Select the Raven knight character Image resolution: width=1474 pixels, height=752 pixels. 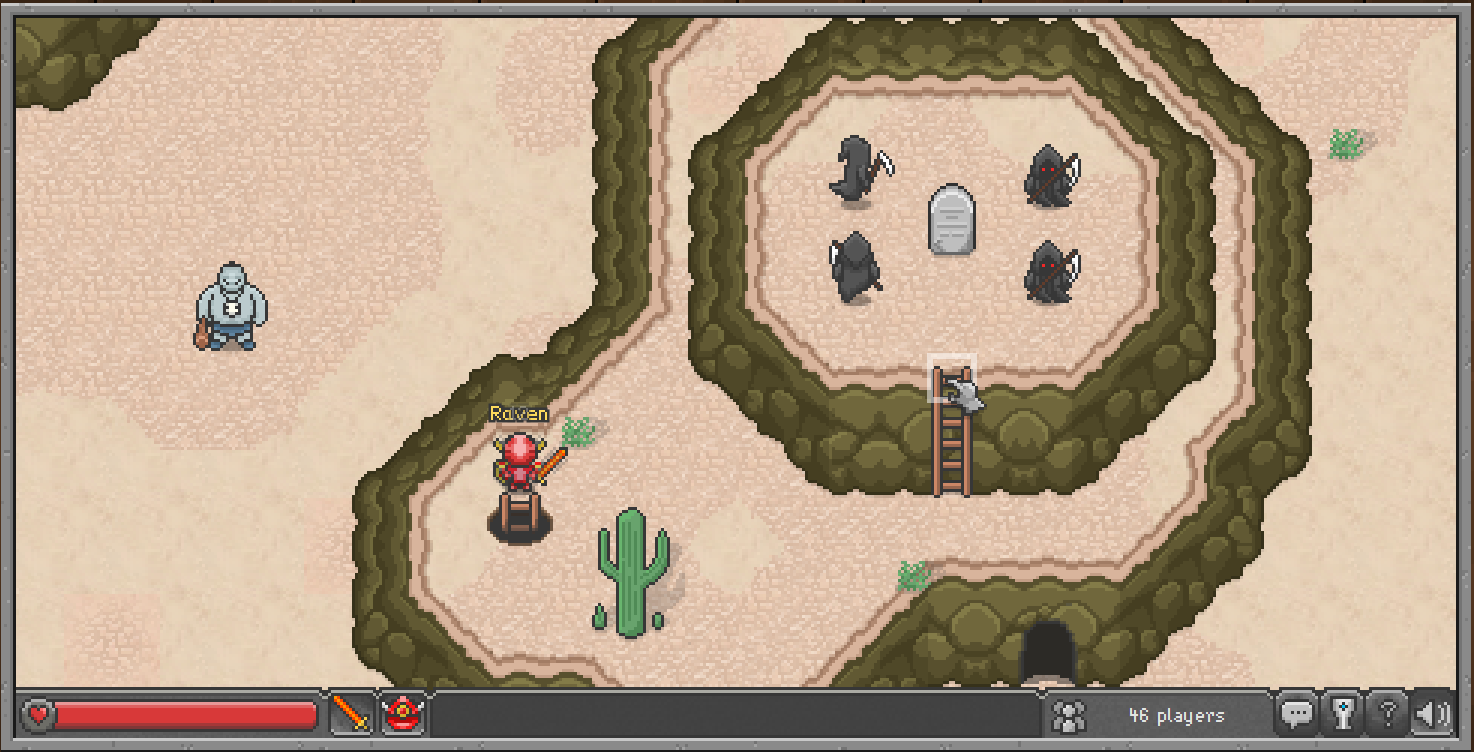[x=519, y=470]
